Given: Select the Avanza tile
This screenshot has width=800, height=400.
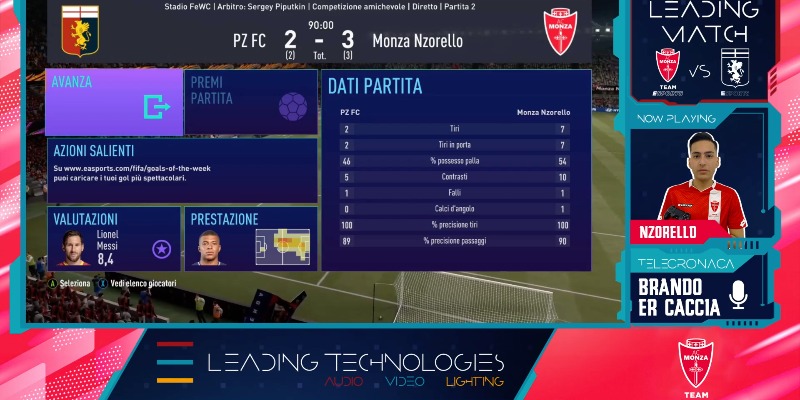Looking at the screenshot, I should pyautogui.click(x=114, y=102).
